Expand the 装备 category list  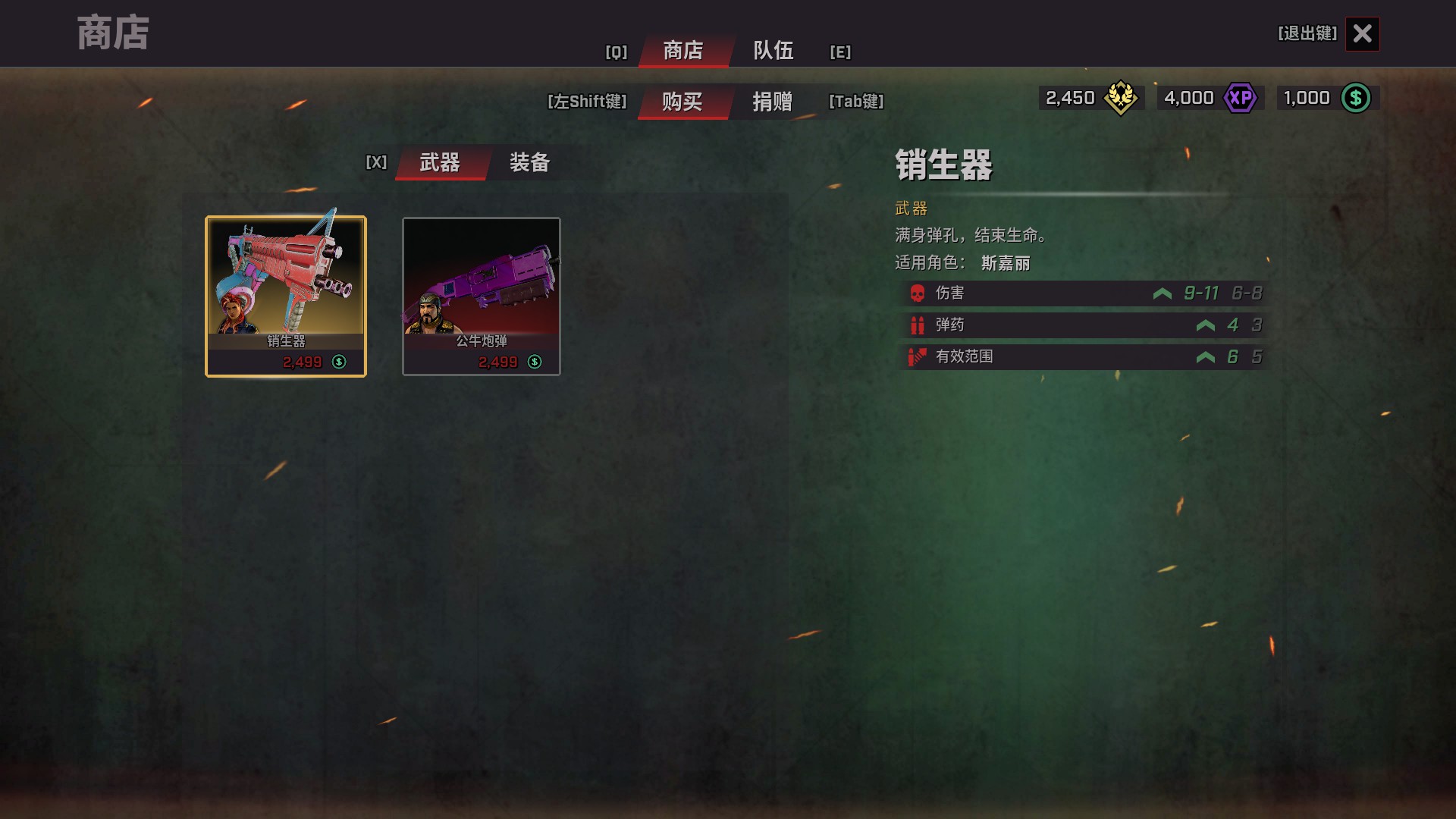click(529, 163)
